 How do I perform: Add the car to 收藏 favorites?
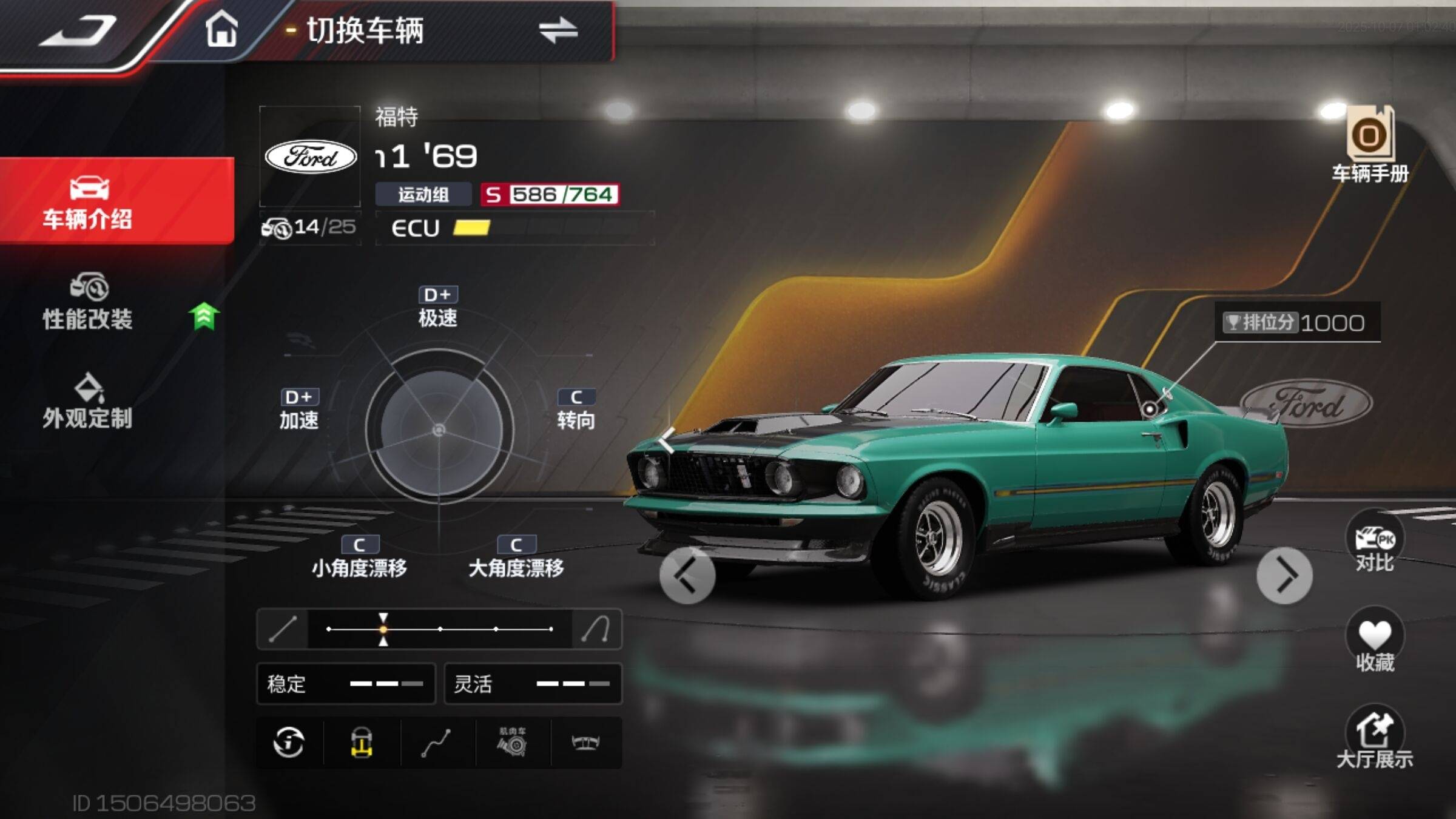(1375, 642)
